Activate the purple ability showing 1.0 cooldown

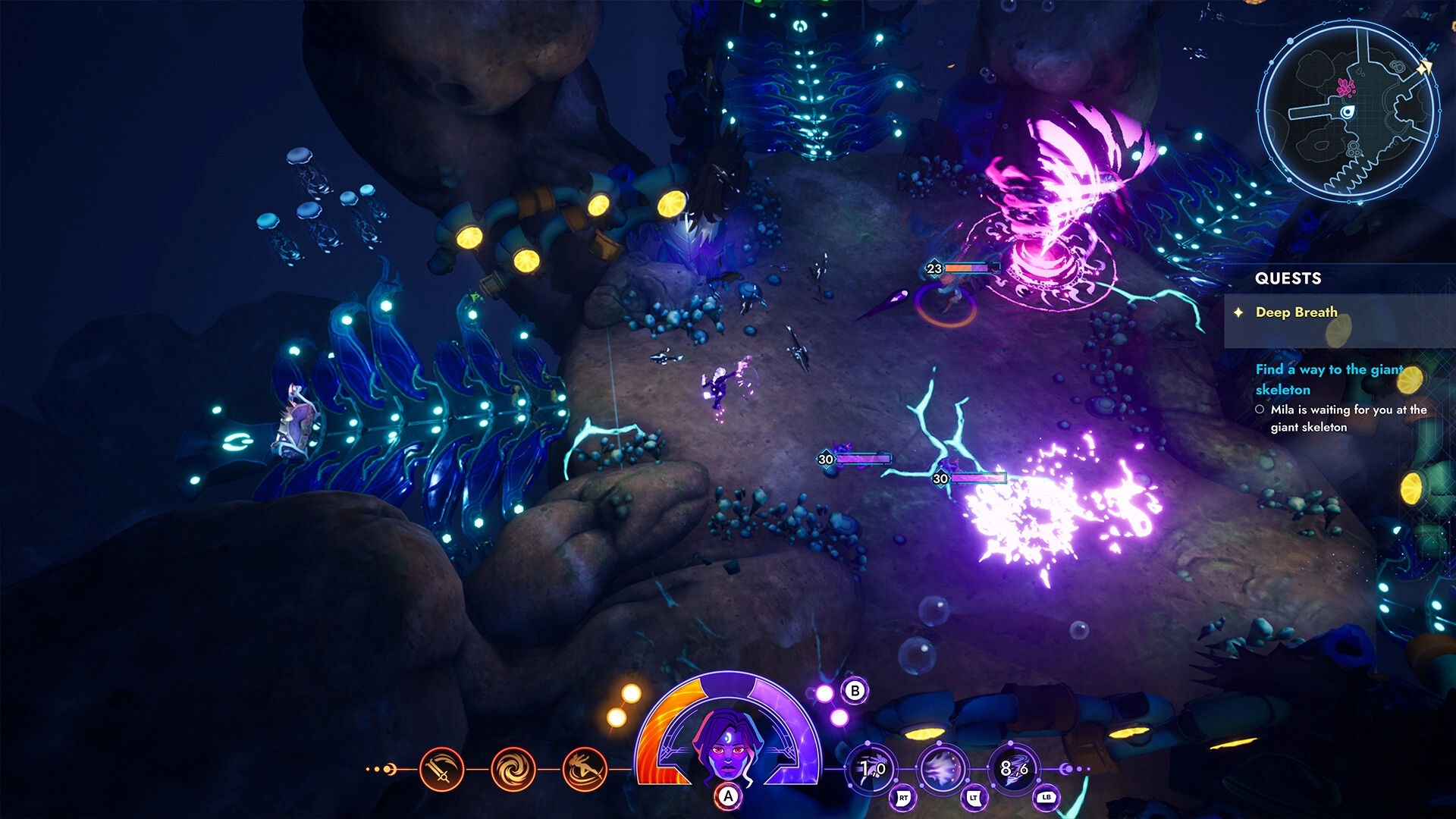[872, 770]
